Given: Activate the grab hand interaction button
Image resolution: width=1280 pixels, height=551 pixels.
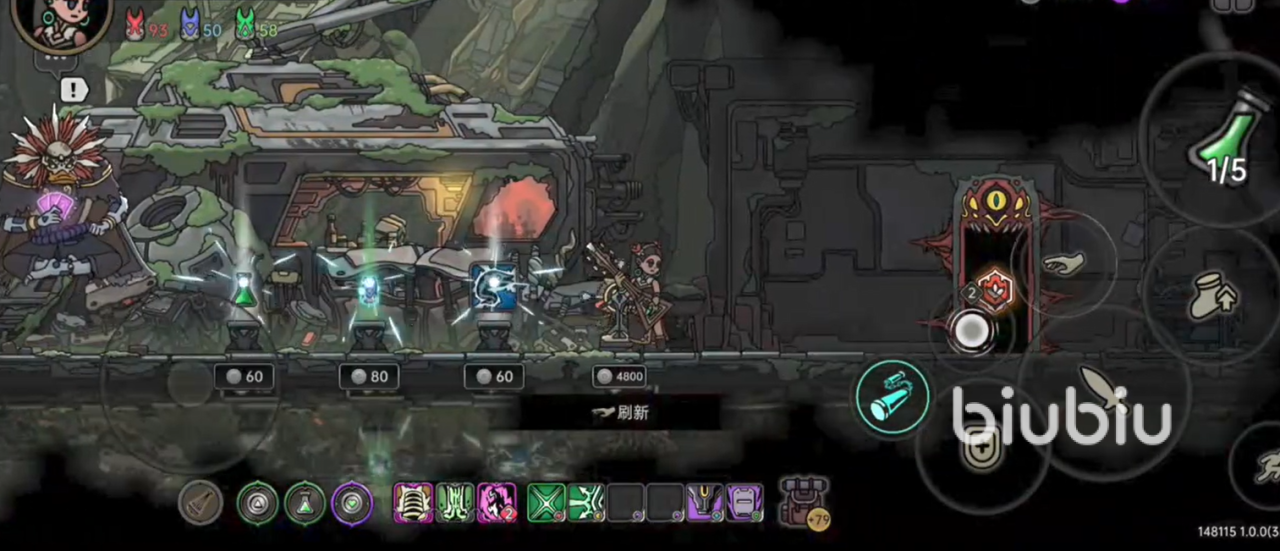Looking at the screenshot, I should point(1063,264).
